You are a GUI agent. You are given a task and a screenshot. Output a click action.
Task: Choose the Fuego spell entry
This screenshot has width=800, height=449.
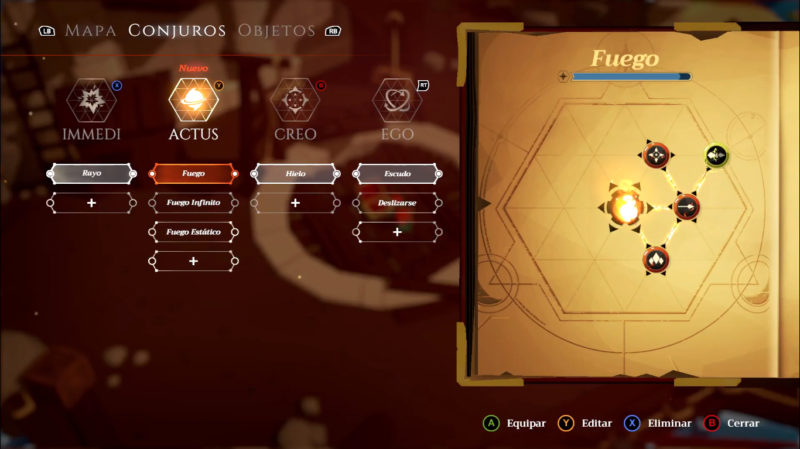tap(193, 174)
